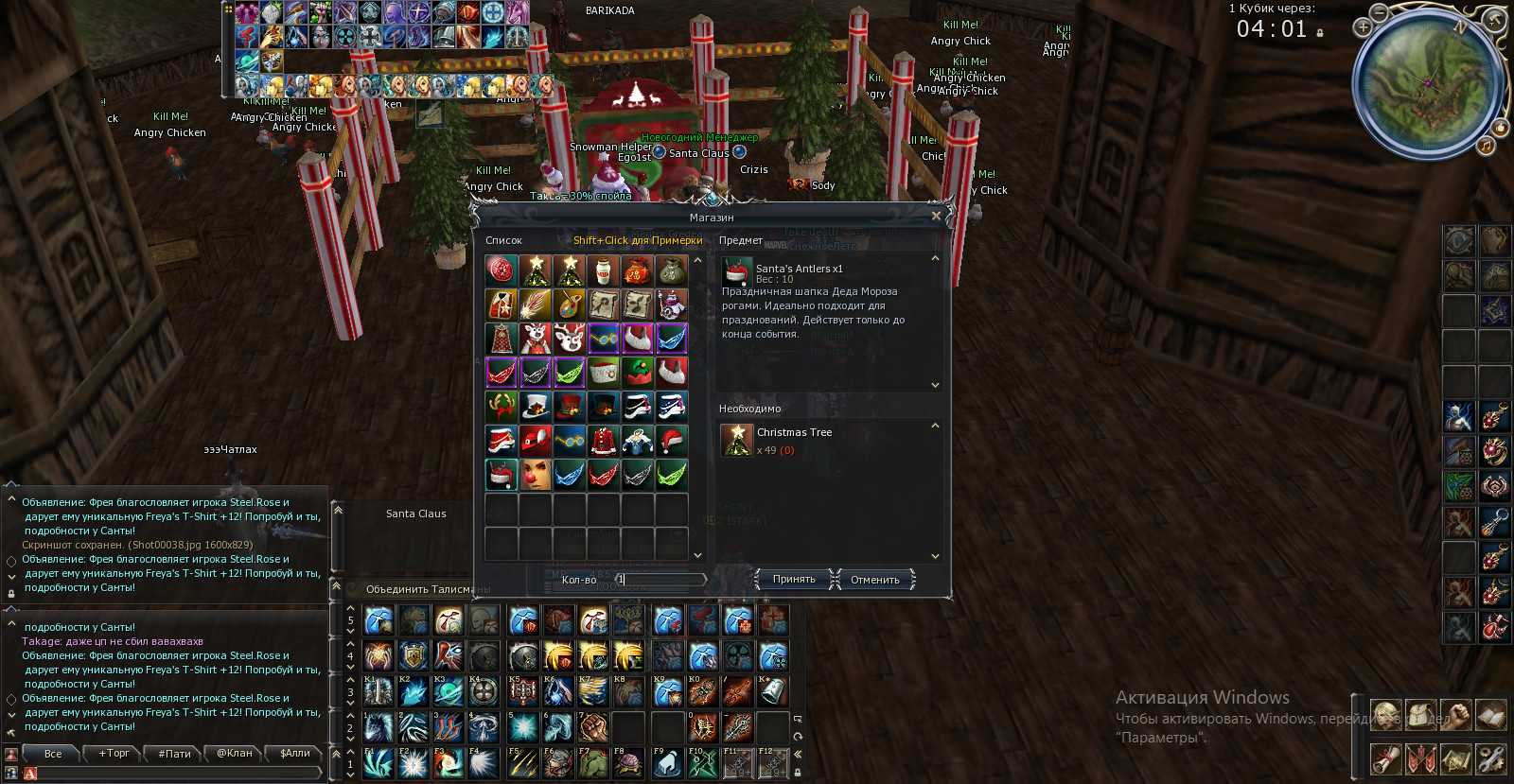Open the #Пати party chat tab
The image size is (1514, 784).
[174, 754]
